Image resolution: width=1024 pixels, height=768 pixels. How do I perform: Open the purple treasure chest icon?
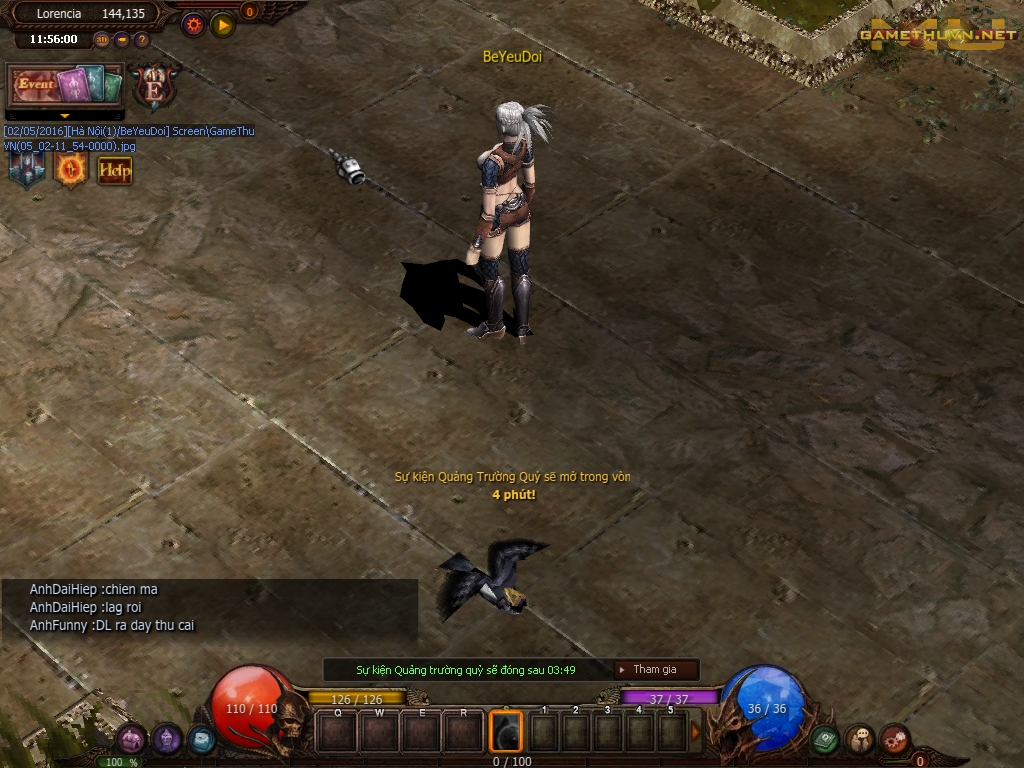click(x=132, y=739)
